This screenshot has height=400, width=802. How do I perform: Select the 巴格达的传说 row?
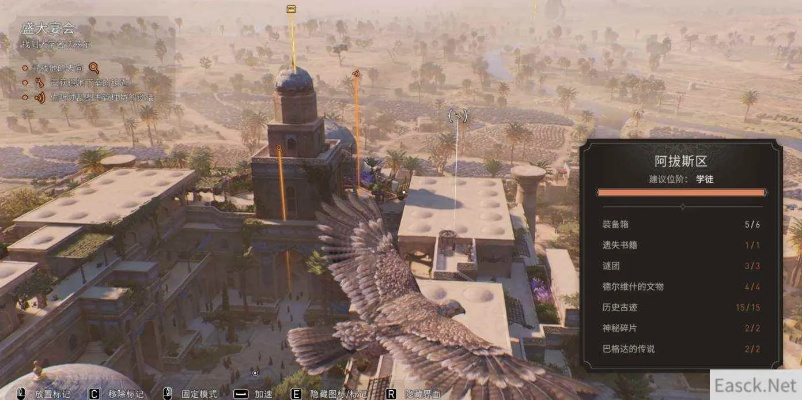click(680, 348)
